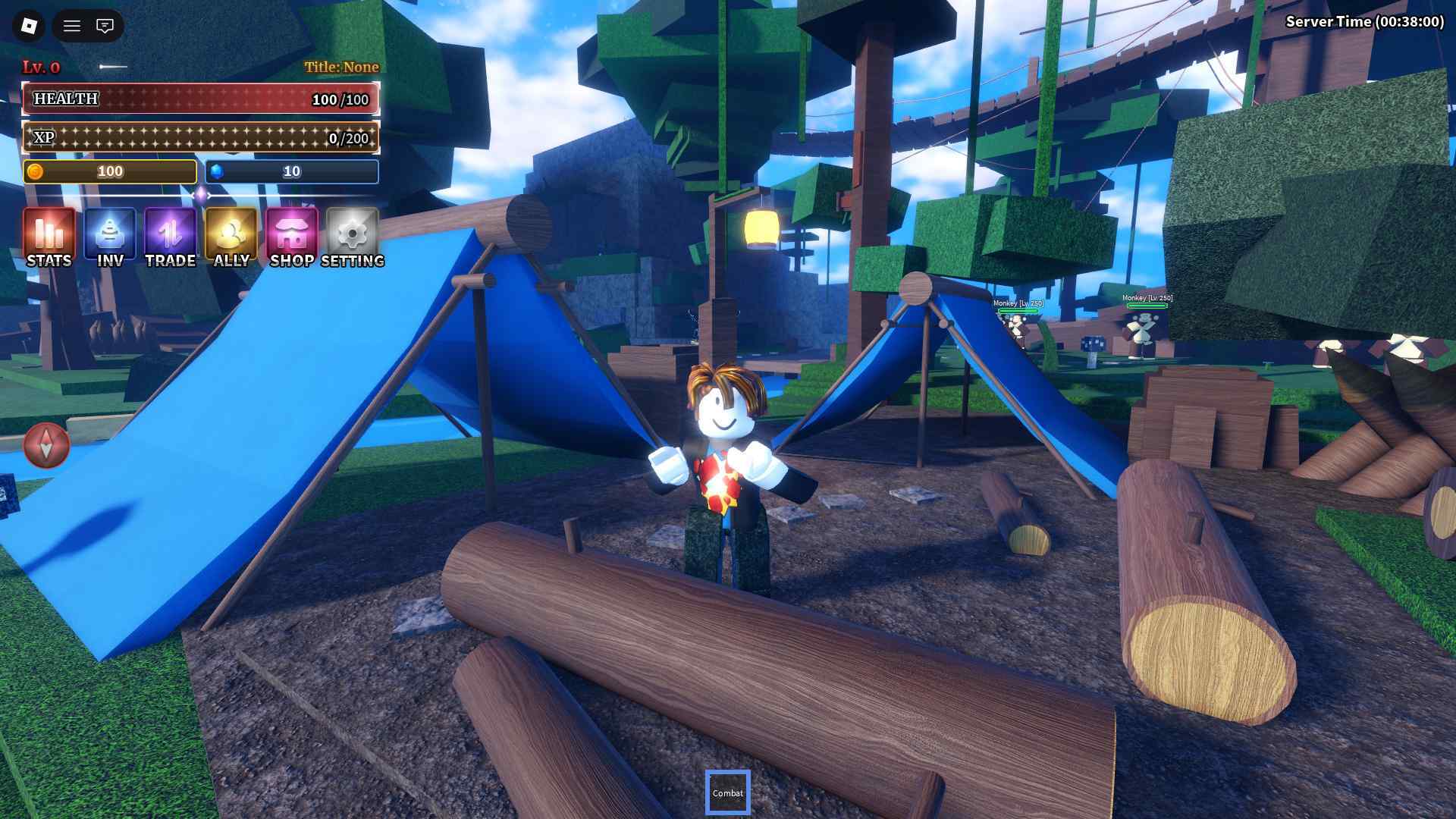Open the SHOP
This screenshot has height=819, width=1456.
292,237
